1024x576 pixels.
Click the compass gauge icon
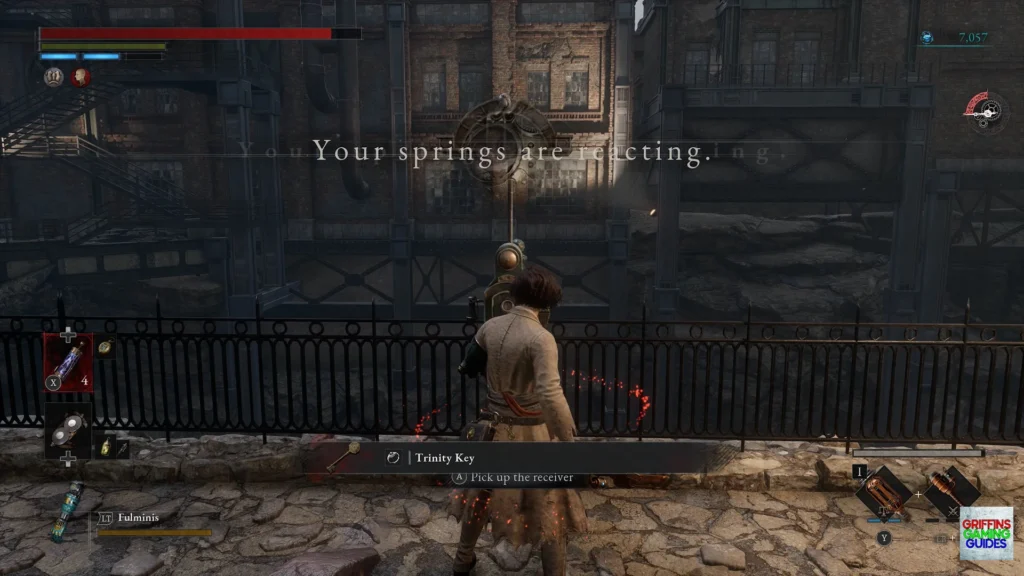(x=987, y=111)
